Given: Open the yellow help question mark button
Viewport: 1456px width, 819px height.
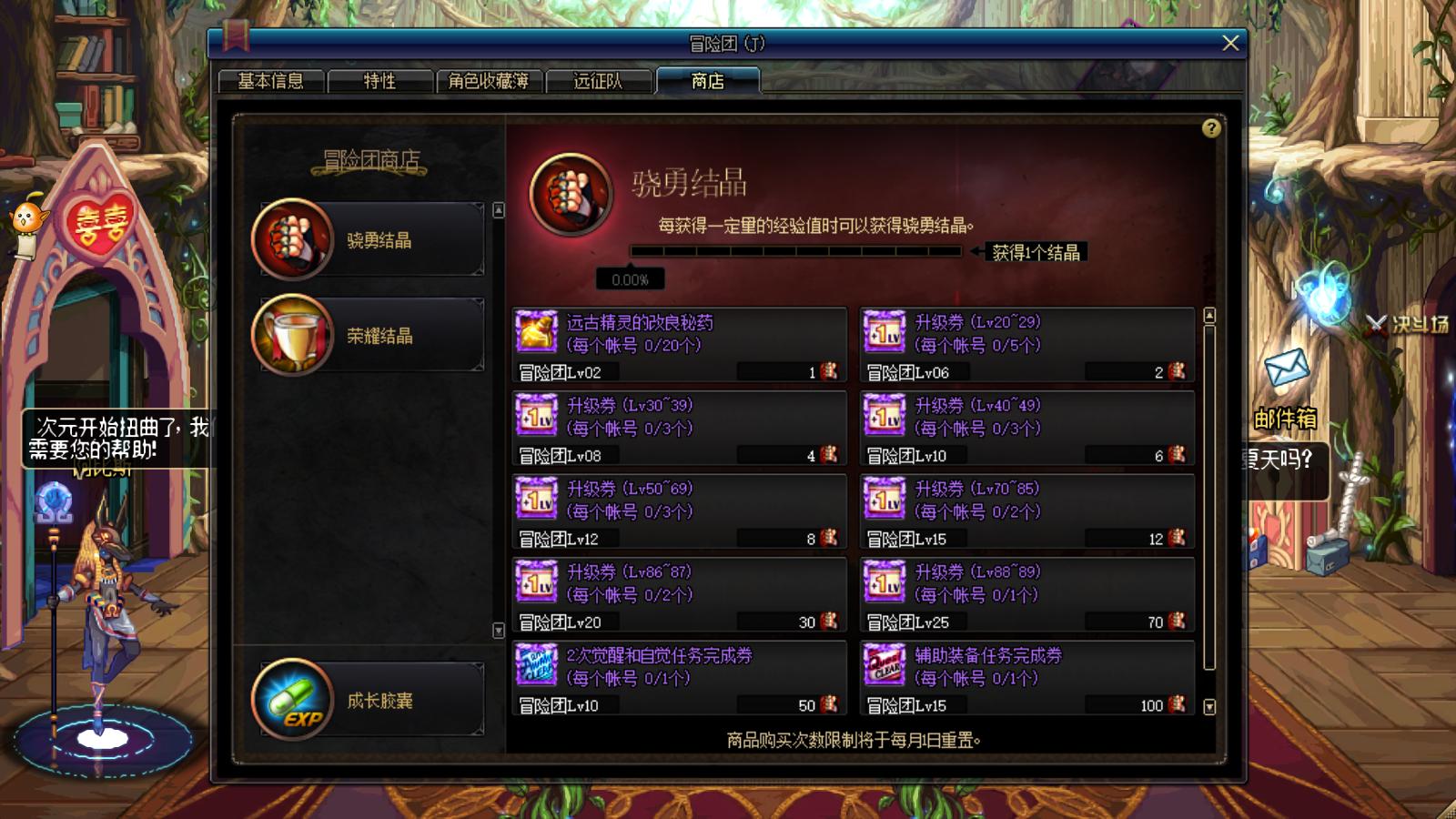Looking at the screenshot, I should point(1210,128).
